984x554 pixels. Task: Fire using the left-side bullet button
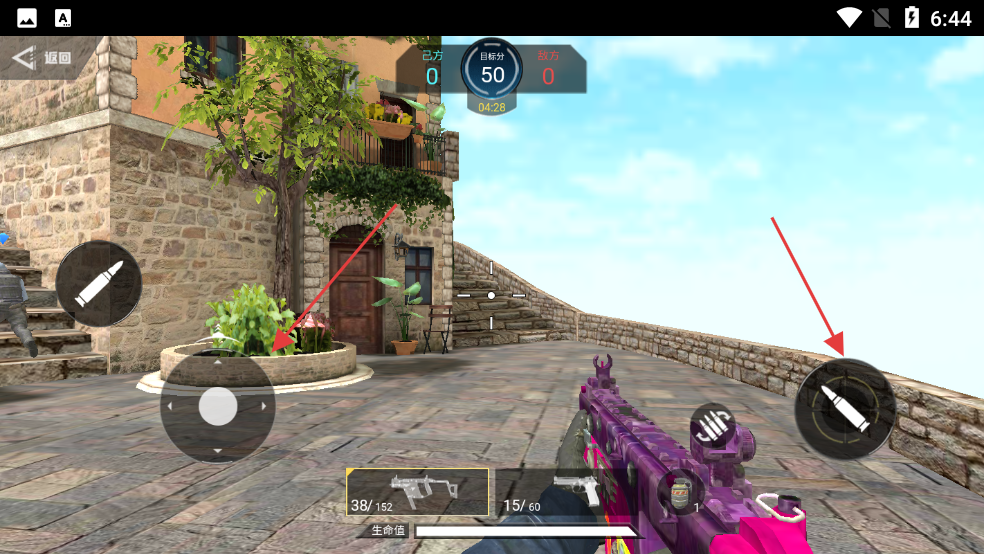98,284
